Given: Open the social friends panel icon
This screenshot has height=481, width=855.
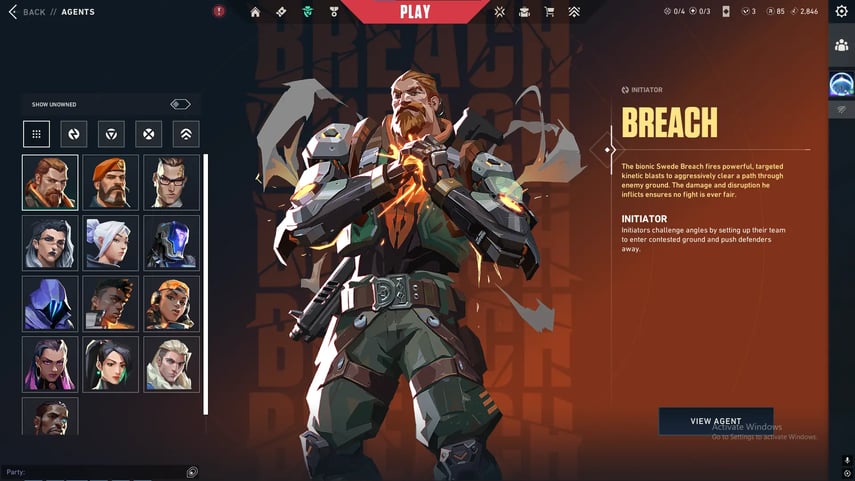Looking at the screenshot, I should [x=841, y=46].
